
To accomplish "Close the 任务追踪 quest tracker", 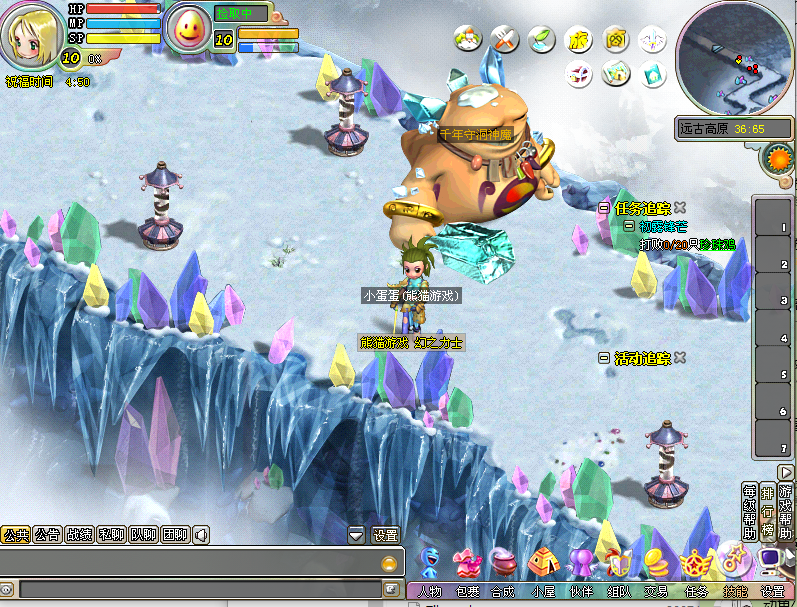I will [x=680, y=208].
